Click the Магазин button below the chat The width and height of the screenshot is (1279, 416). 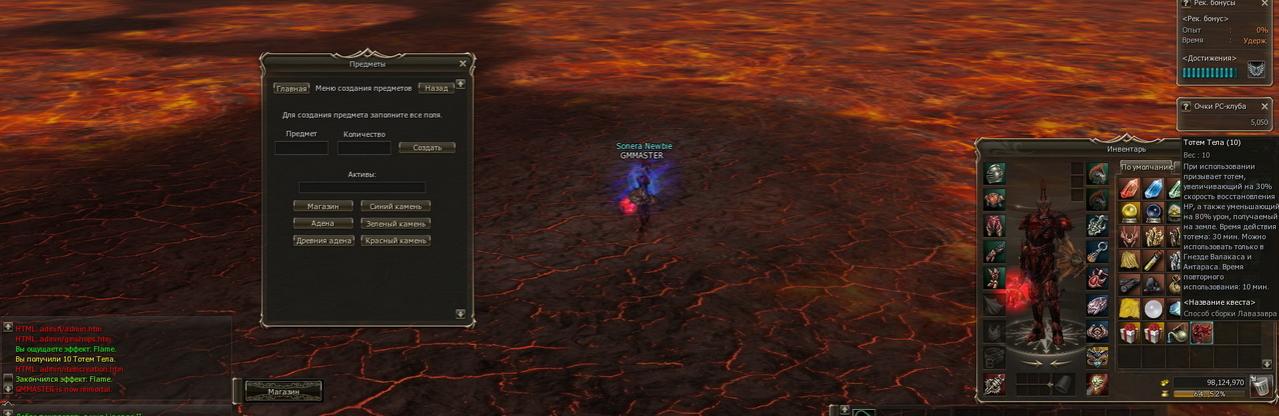284,391
